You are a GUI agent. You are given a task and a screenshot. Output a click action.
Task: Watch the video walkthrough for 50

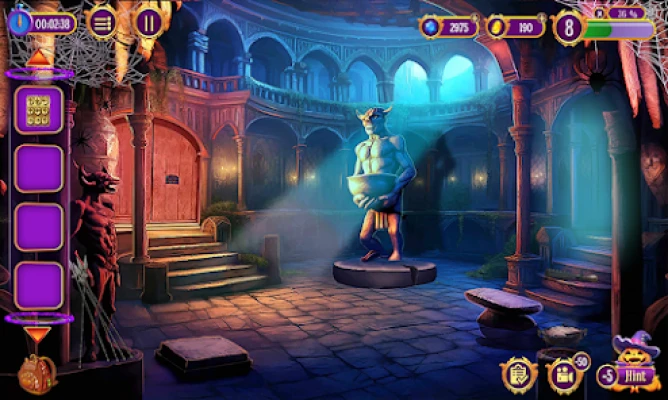pos(565,375)
